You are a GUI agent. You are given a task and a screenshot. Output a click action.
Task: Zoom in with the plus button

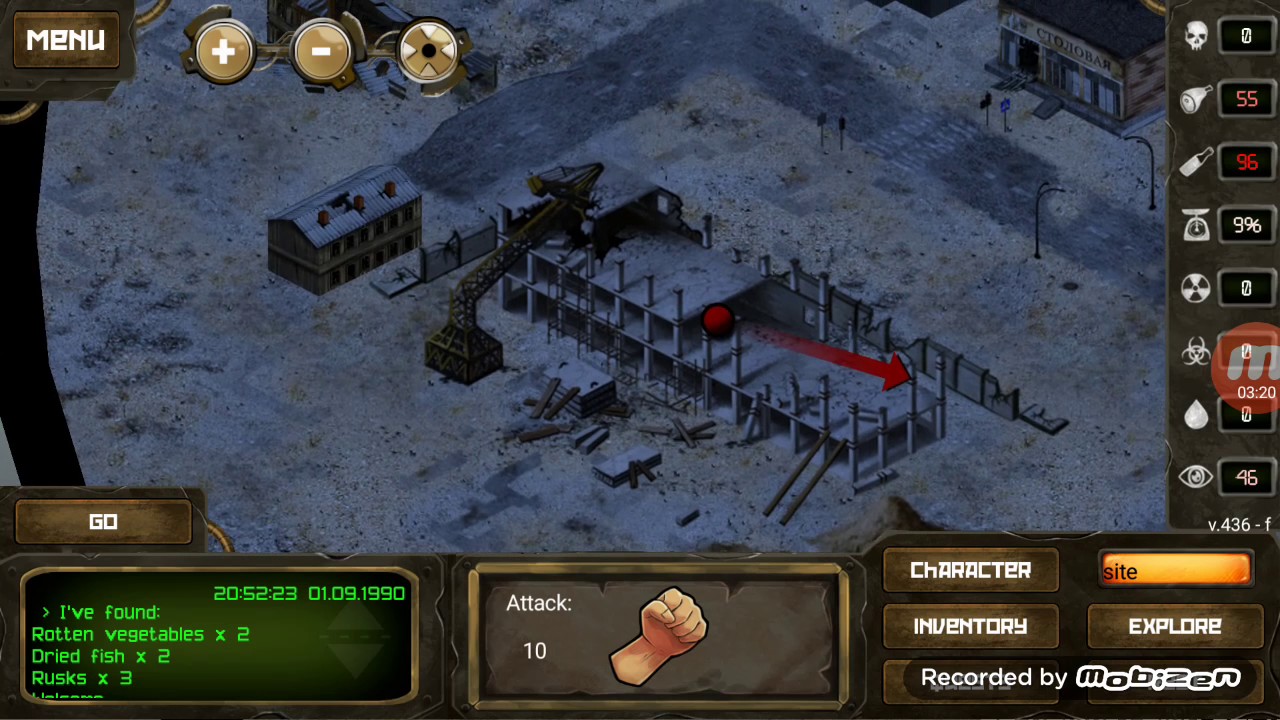click(x=223, y=50)
